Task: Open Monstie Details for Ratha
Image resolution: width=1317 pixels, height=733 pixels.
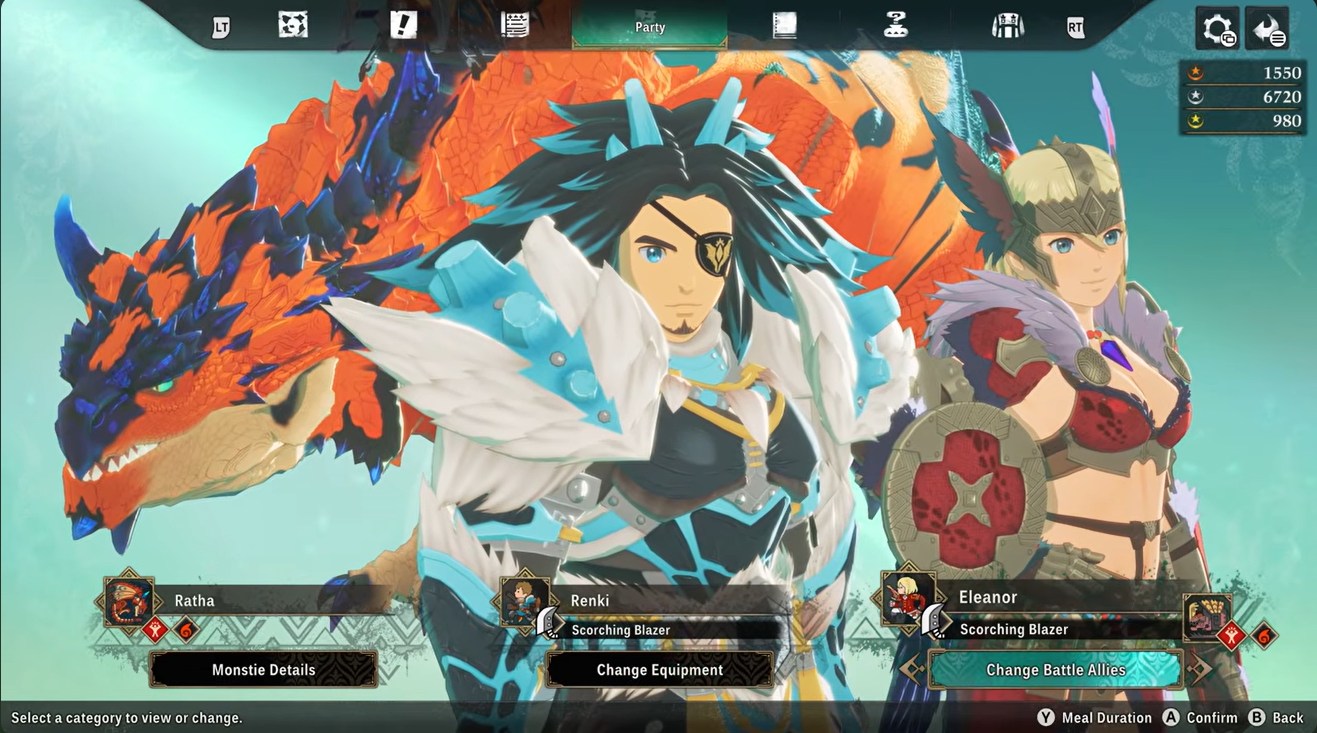Action: [264, 670]
